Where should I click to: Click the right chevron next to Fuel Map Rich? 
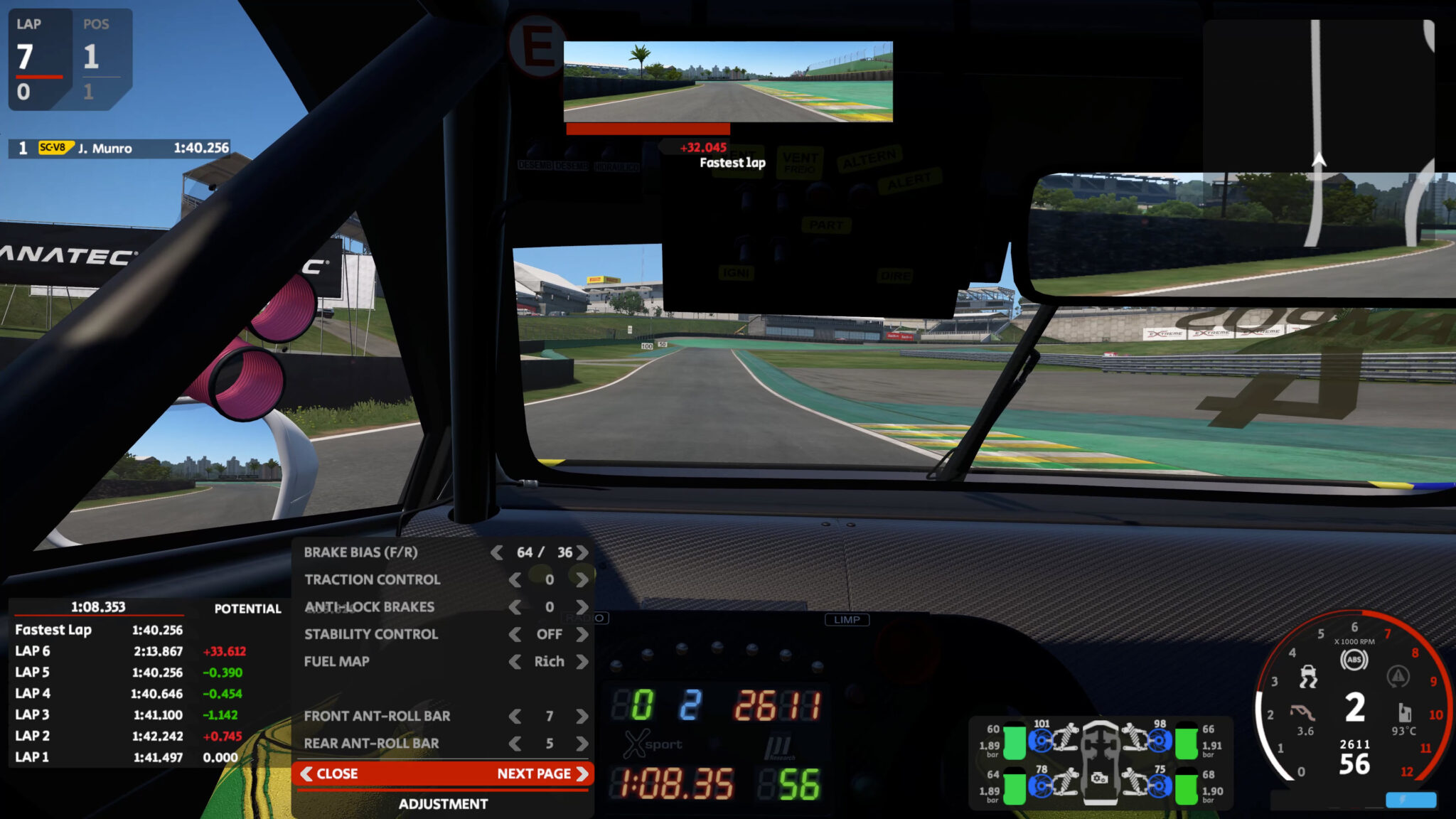pyautogui.click(x=582, y=662)
